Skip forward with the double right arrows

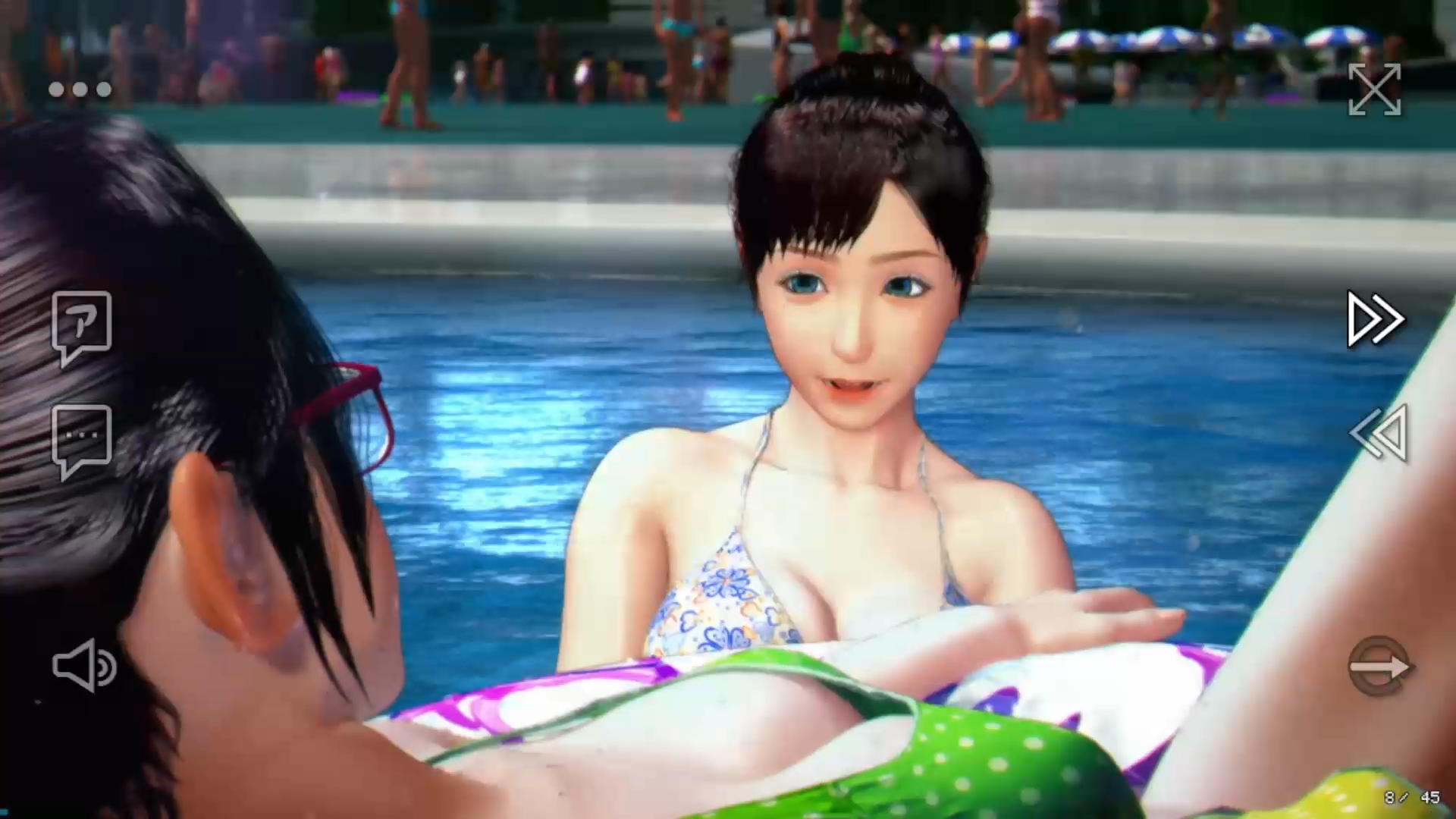1376,319
